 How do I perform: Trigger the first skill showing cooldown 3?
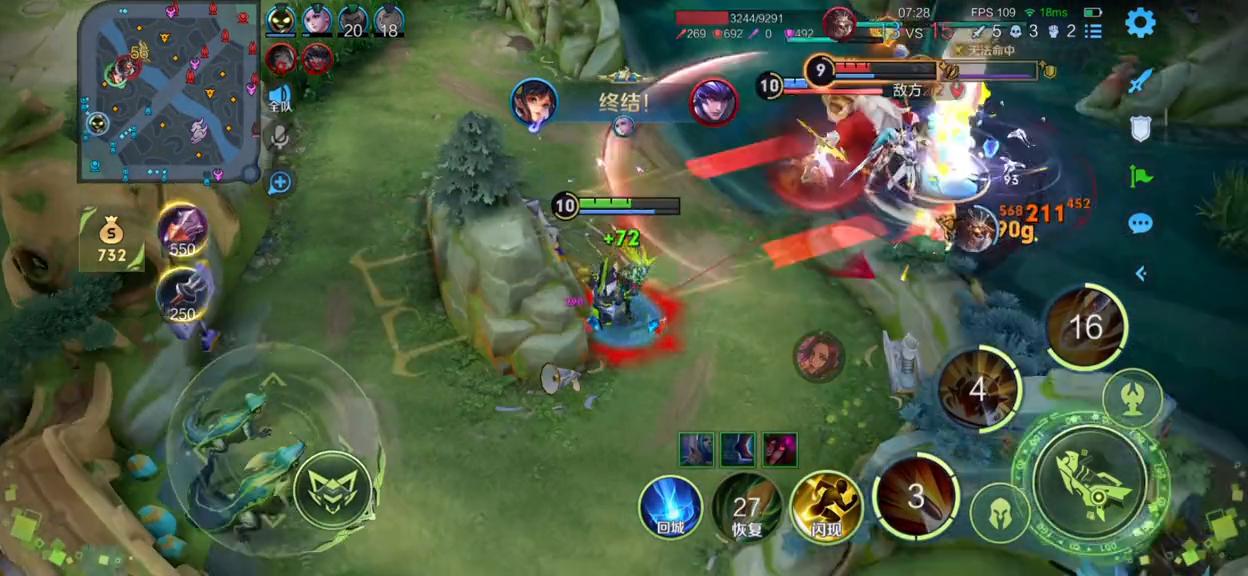tap(916, 496)
